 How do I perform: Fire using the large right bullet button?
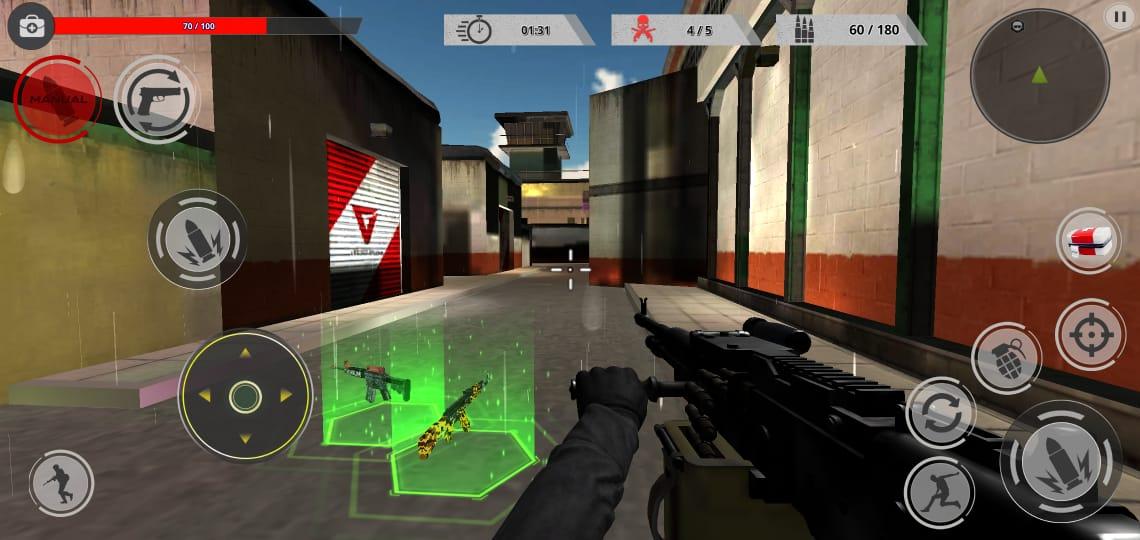[x=1061, y=464]
